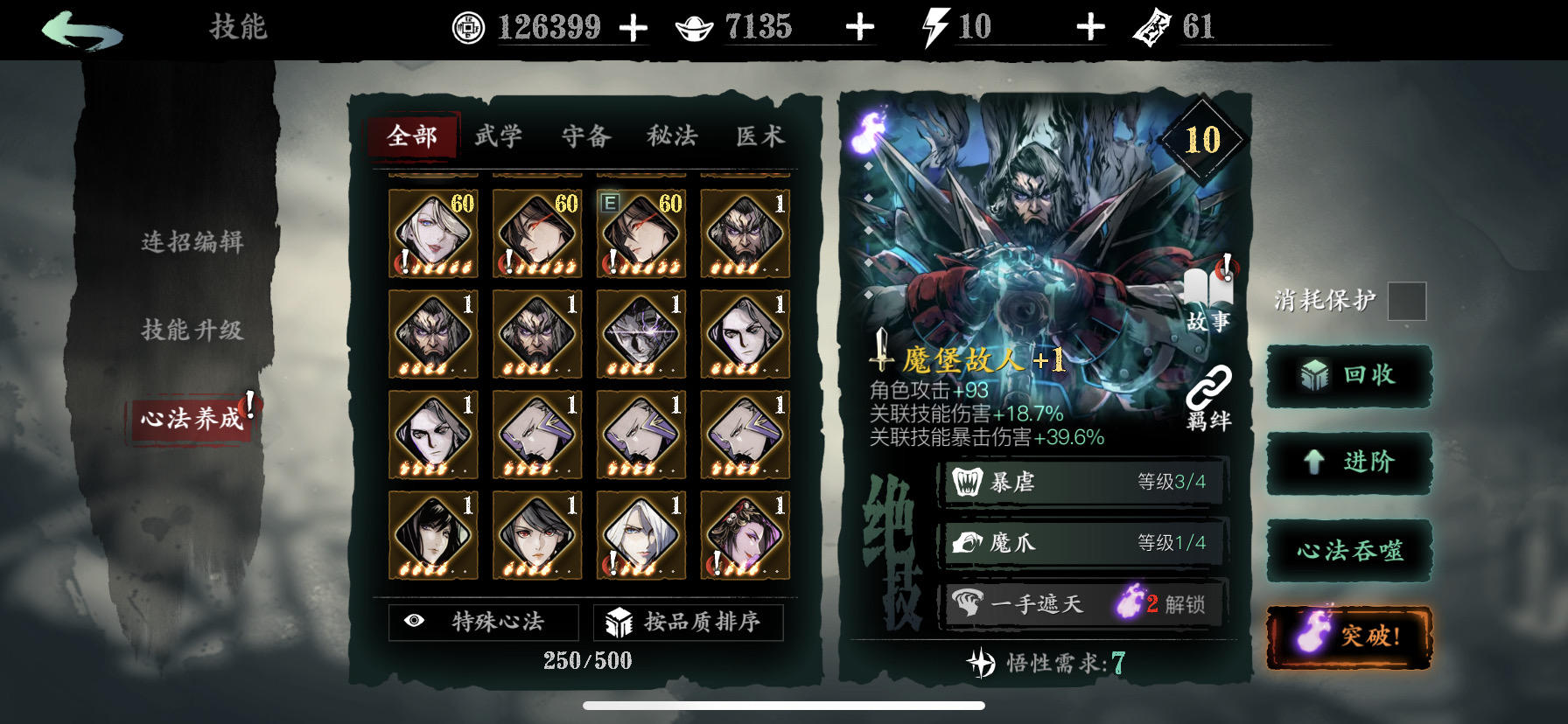This screenshot has height=724, width=1568.
Task: Click the 心法吞噬 button
Action: pyautogui.click(x=1348, y=550)
